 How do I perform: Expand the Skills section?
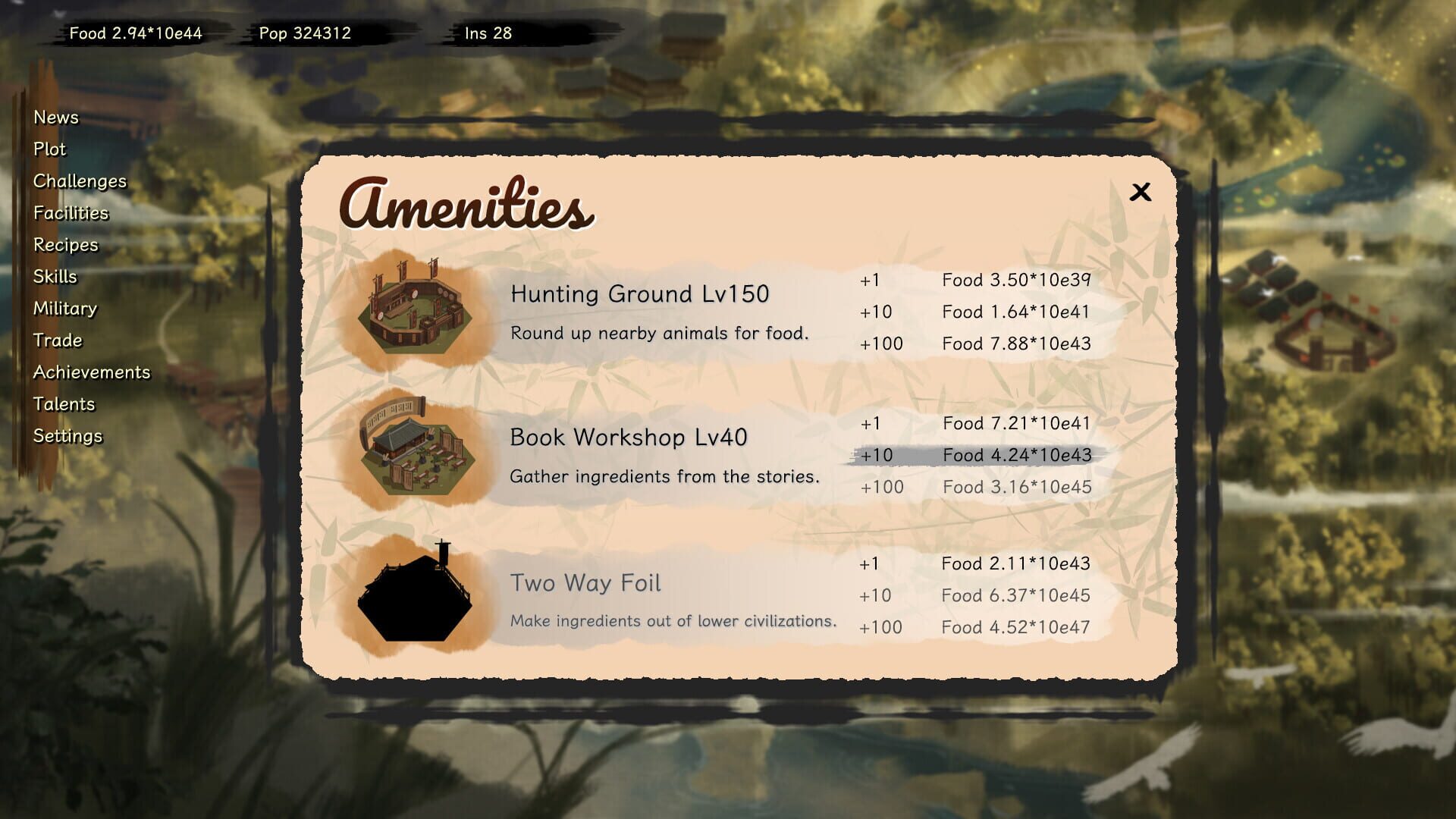55,276
